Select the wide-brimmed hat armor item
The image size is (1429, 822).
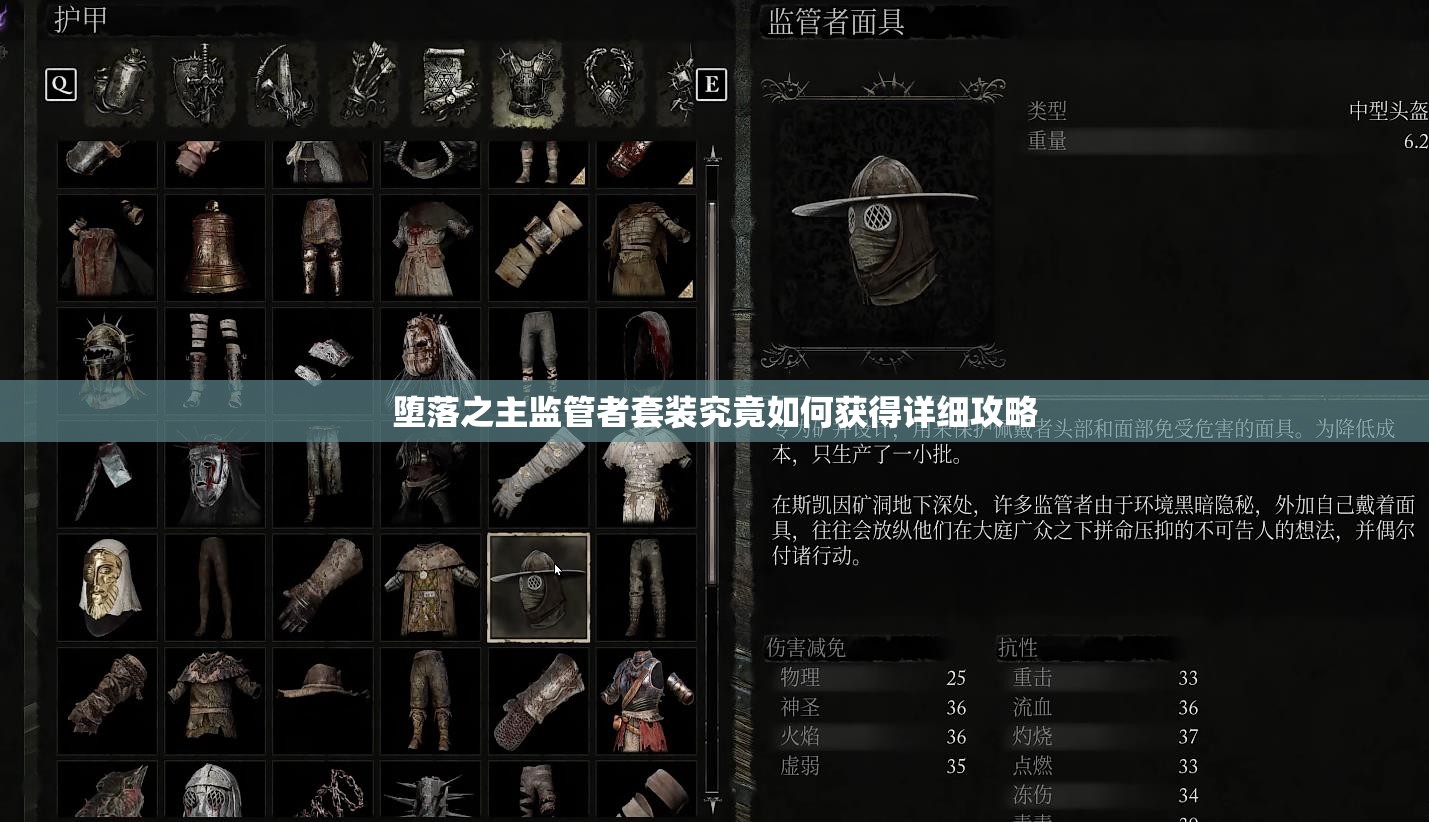pyautogui.click(x=322, y=700)
